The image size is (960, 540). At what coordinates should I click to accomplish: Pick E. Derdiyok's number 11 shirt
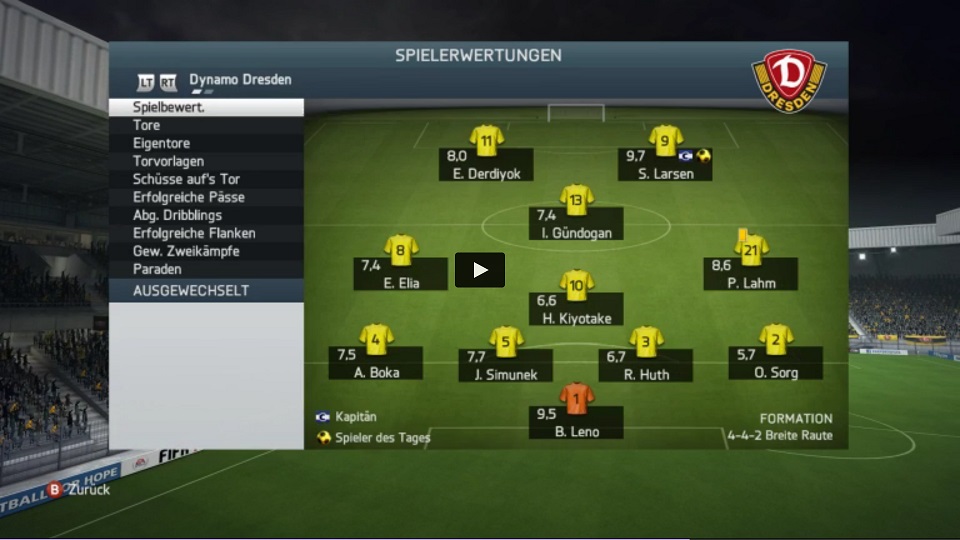coord(487,140)
